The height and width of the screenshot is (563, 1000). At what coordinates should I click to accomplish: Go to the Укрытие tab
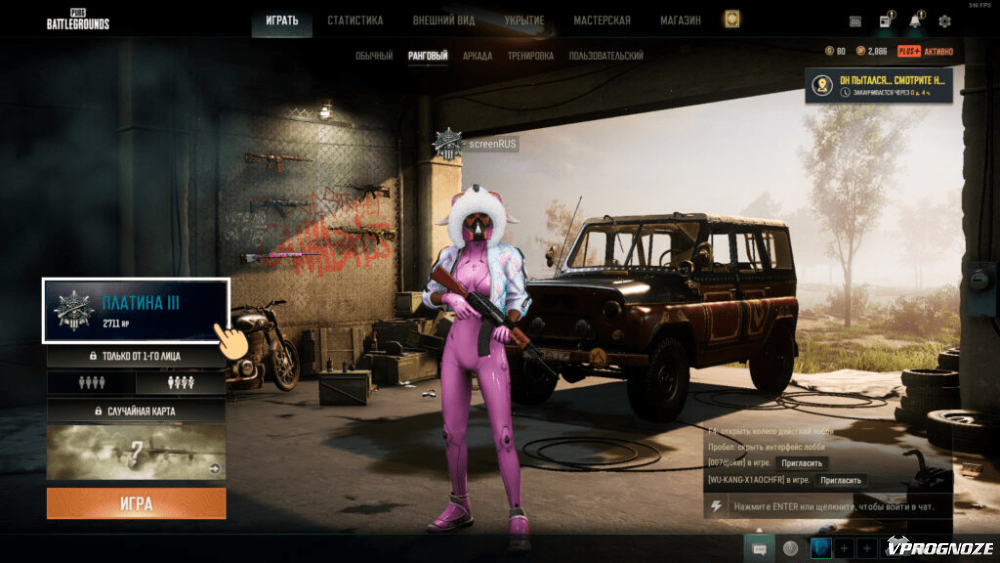pos(525,20)
